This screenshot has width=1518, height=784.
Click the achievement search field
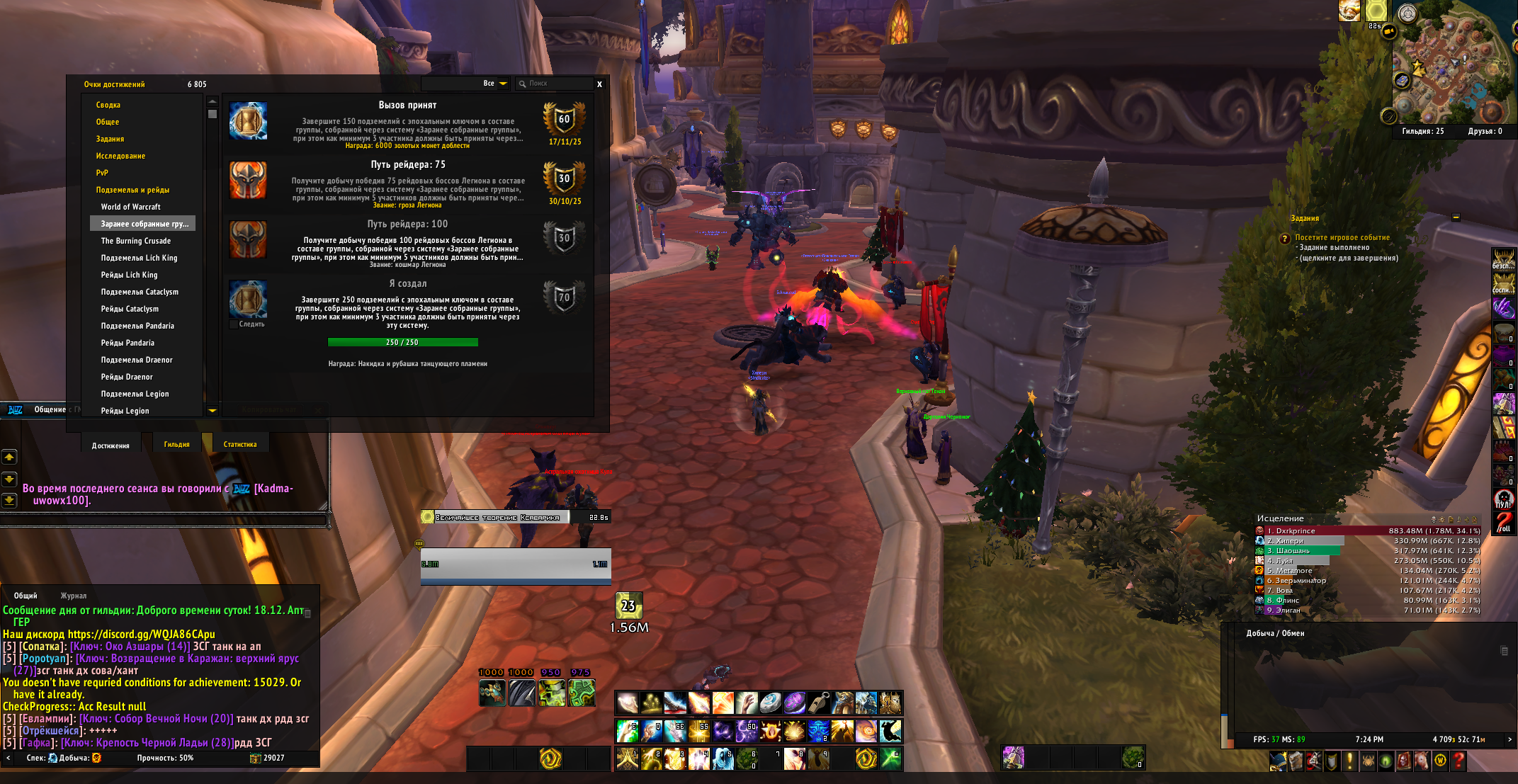(556, 84)
